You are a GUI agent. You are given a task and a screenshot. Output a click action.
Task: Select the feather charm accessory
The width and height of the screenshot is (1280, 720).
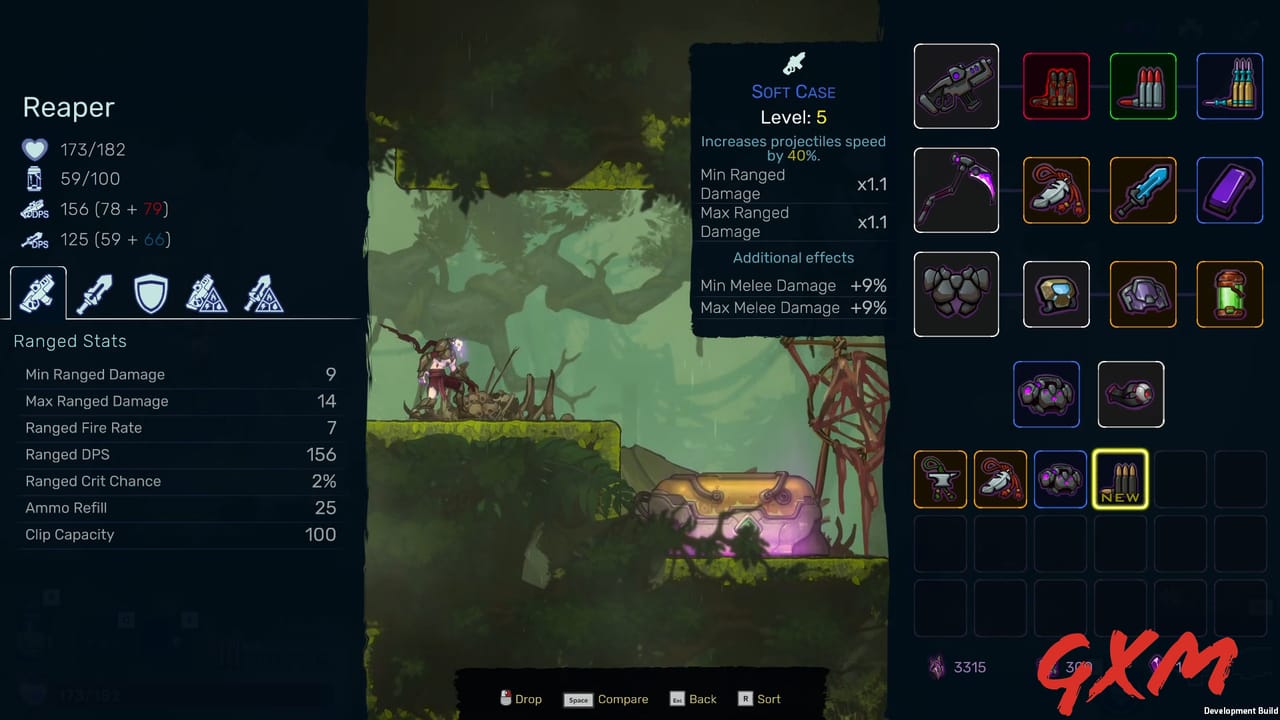(x=1057, y=190)
